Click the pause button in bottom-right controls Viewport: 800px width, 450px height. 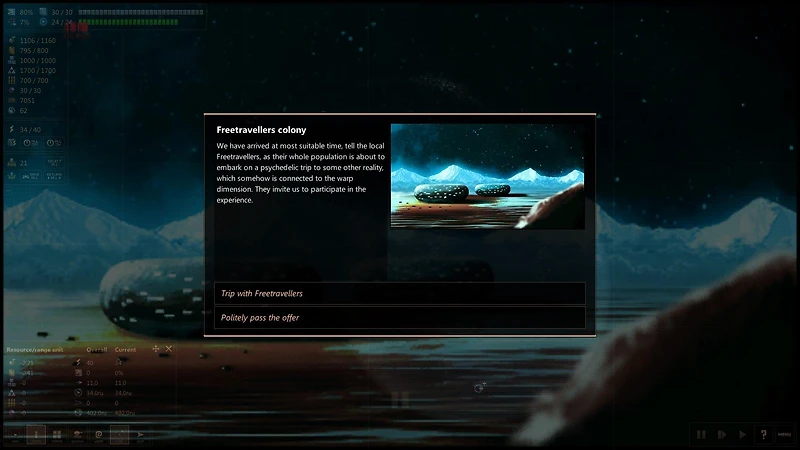[701, 434]
